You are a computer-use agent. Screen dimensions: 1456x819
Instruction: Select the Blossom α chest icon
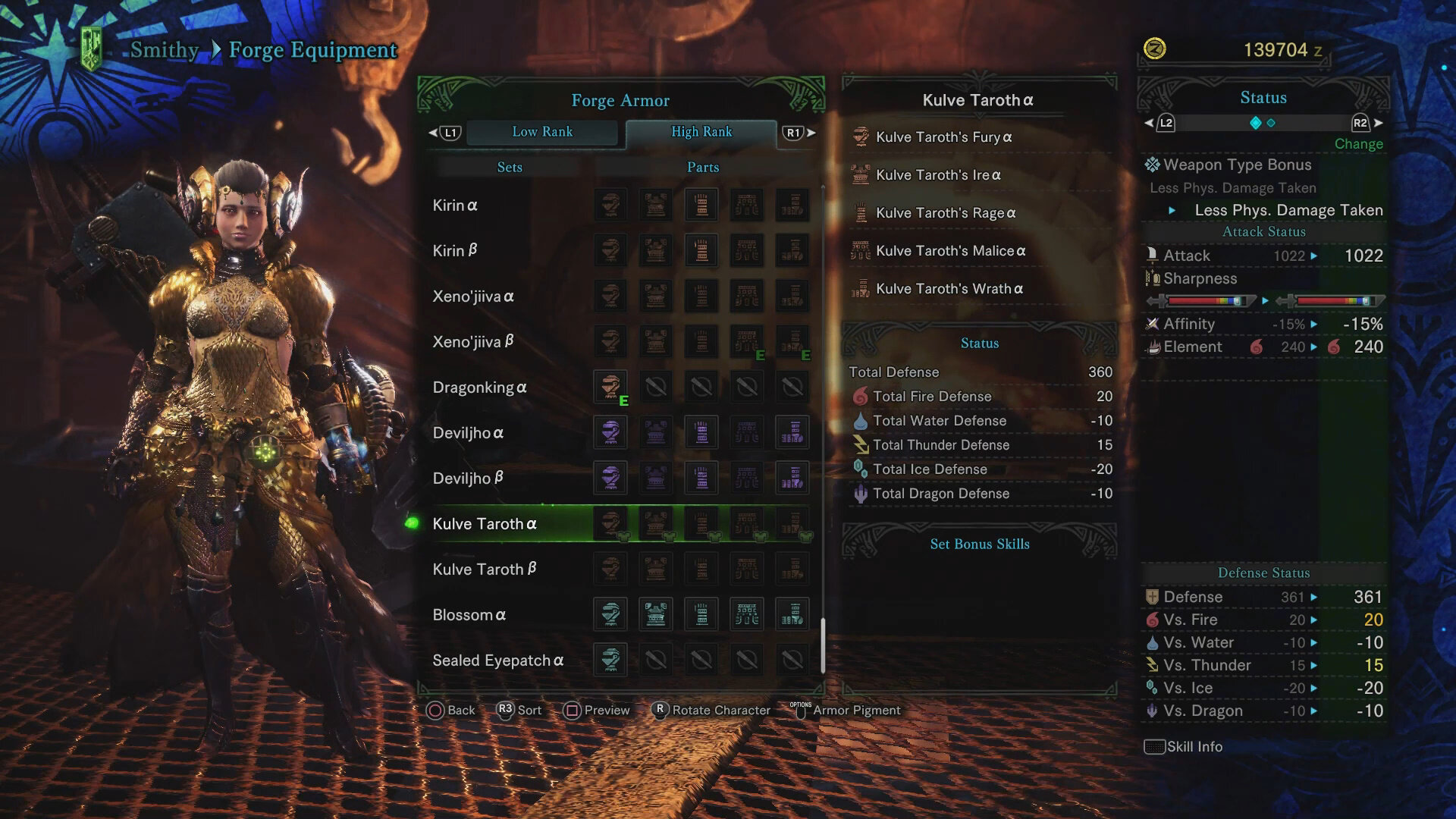656,614
